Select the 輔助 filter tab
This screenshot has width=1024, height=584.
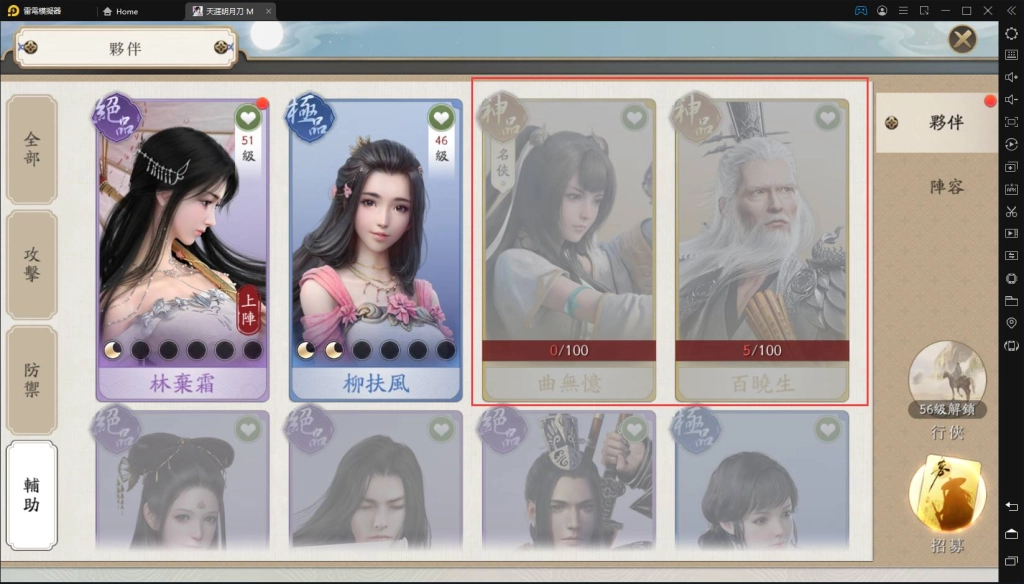pos(32,494)
